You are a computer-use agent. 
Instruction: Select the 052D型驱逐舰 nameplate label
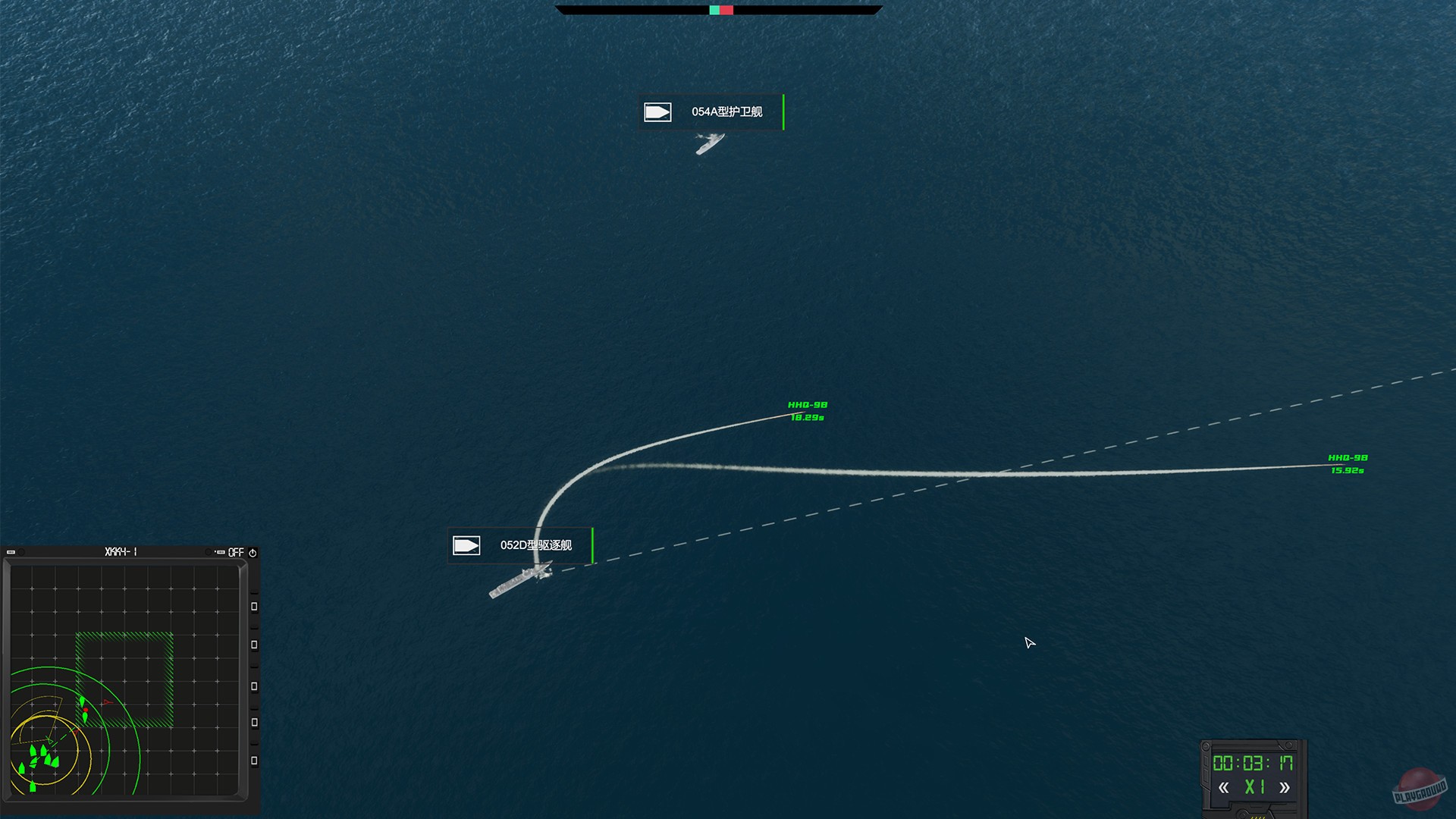[x=536, y=544]
